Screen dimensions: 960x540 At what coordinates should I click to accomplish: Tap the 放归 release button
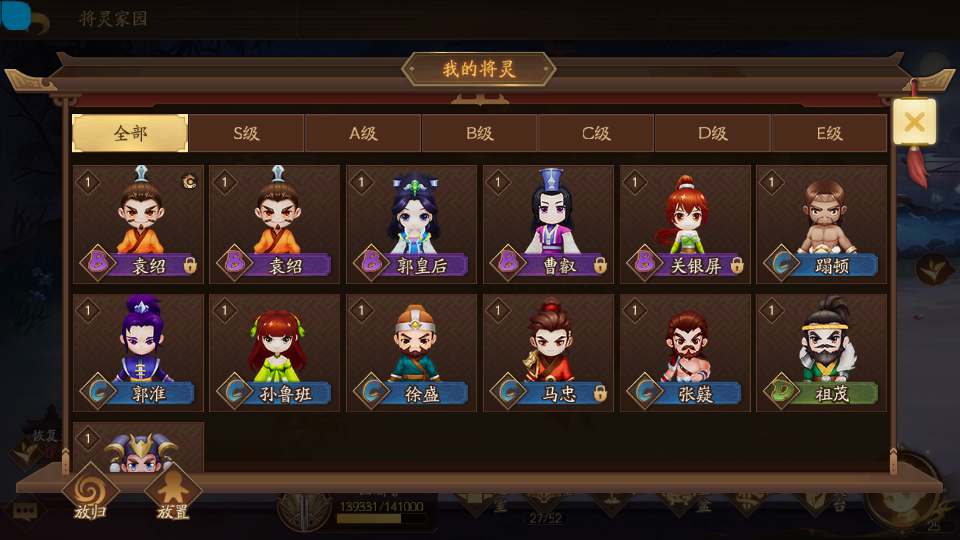click(90, 494)
